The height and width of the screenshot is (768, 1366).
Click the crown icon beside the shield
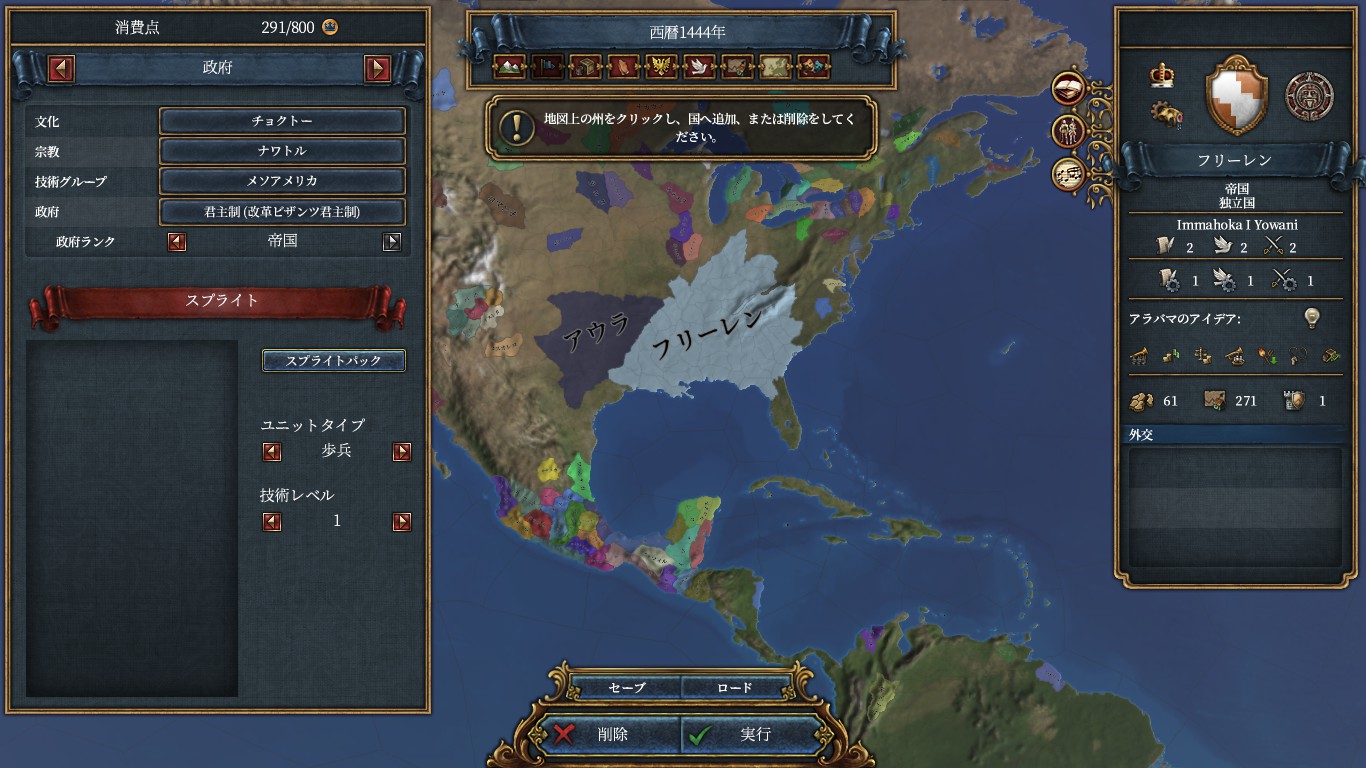pos(1162,75)
